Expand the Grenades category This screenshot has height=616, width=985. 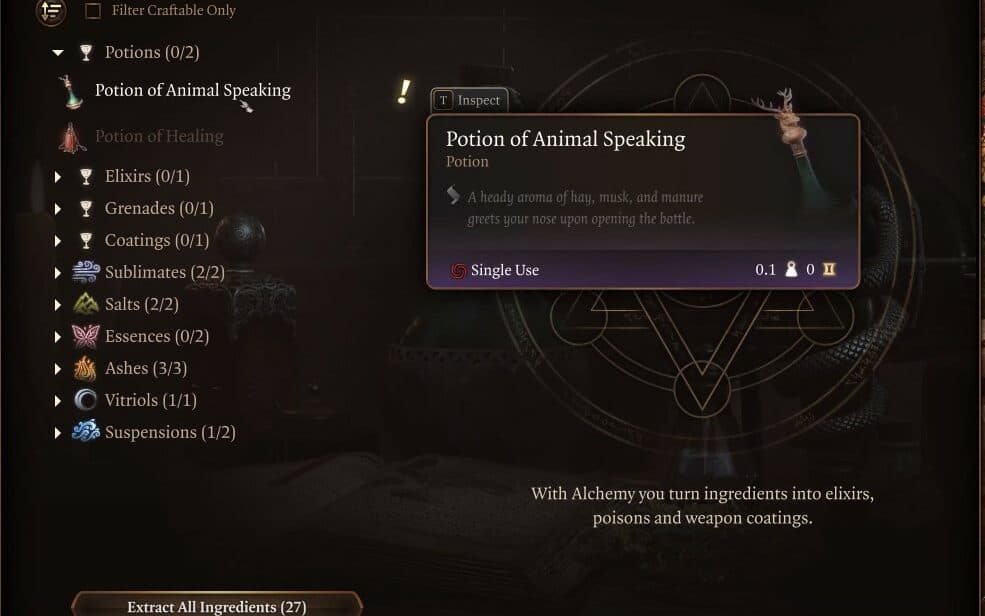click(x=58, y=209)
